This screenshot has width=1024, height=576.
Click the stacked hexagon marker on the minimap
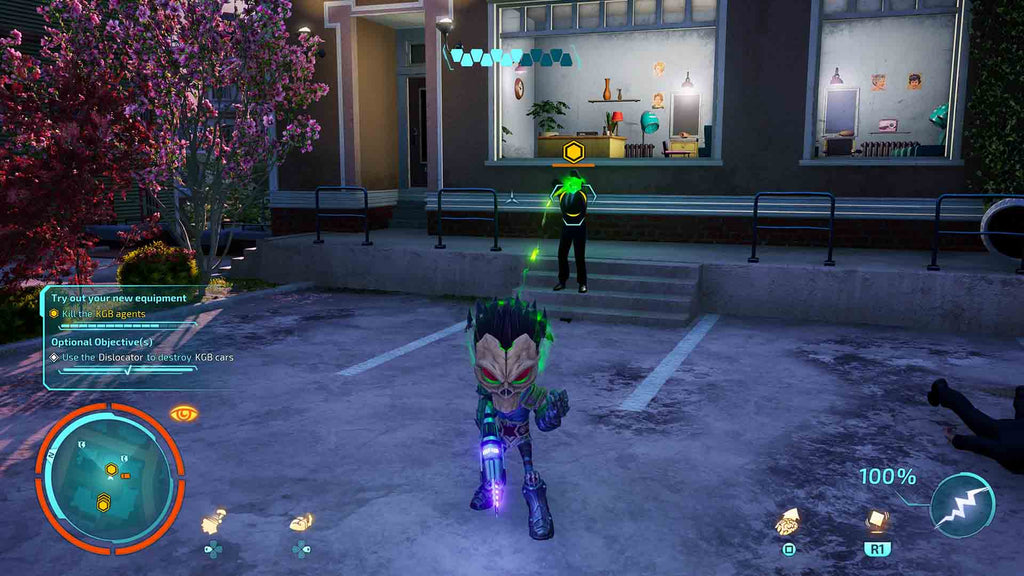103,503
